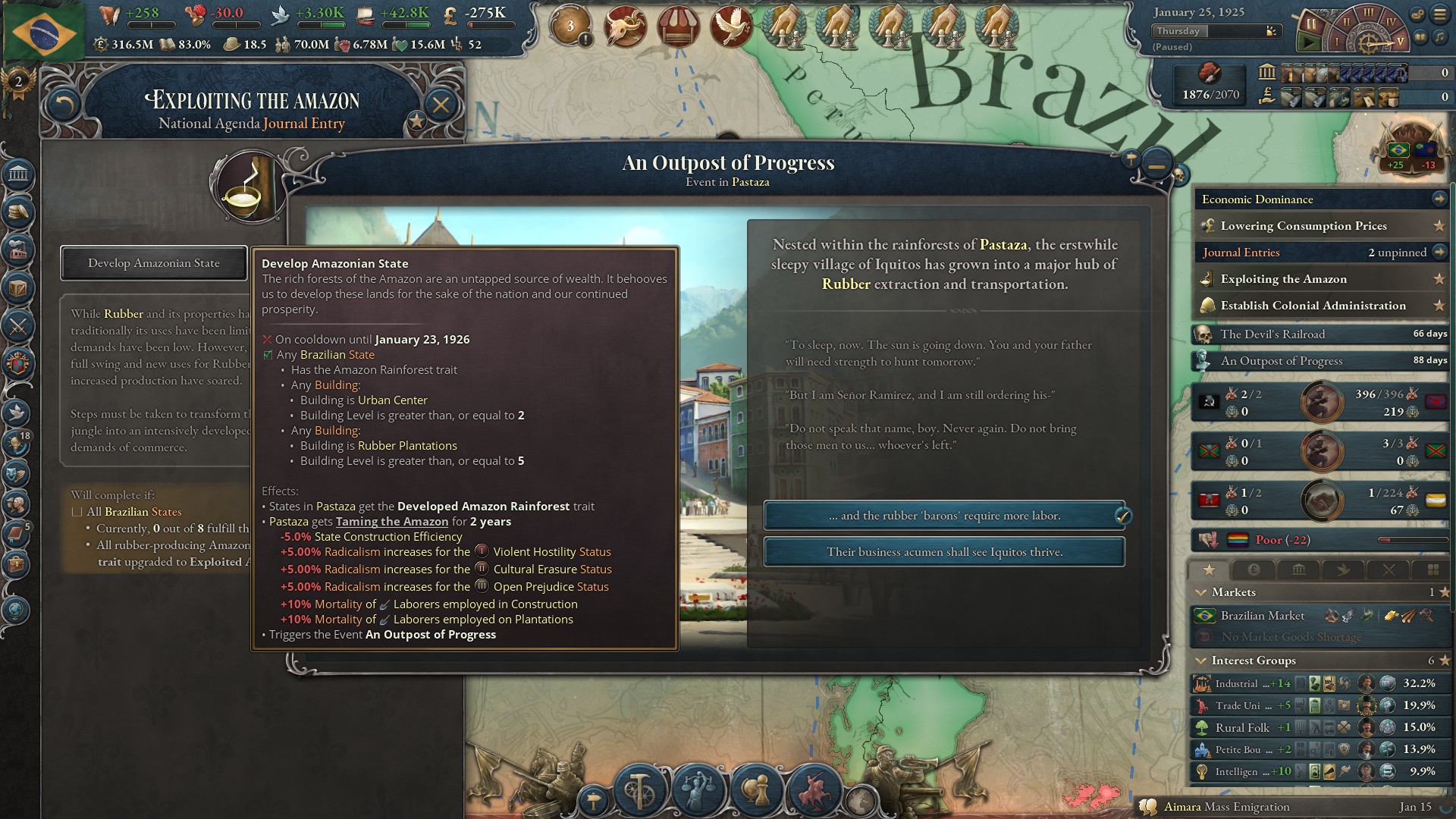1456x819 pixels.
Task: Collapse the Interest Groups section
Action: [1200, 661]
